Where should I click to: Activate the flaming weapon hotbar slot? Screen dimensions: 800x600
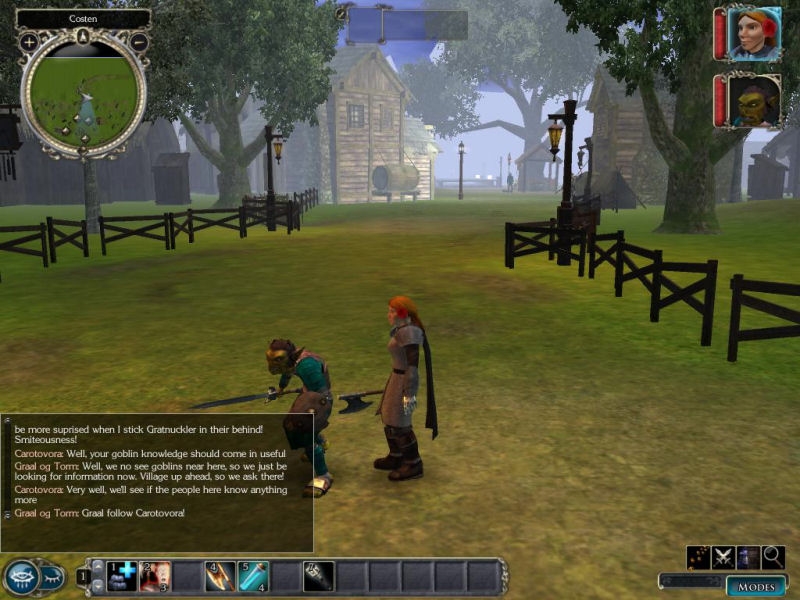[220, 576]
